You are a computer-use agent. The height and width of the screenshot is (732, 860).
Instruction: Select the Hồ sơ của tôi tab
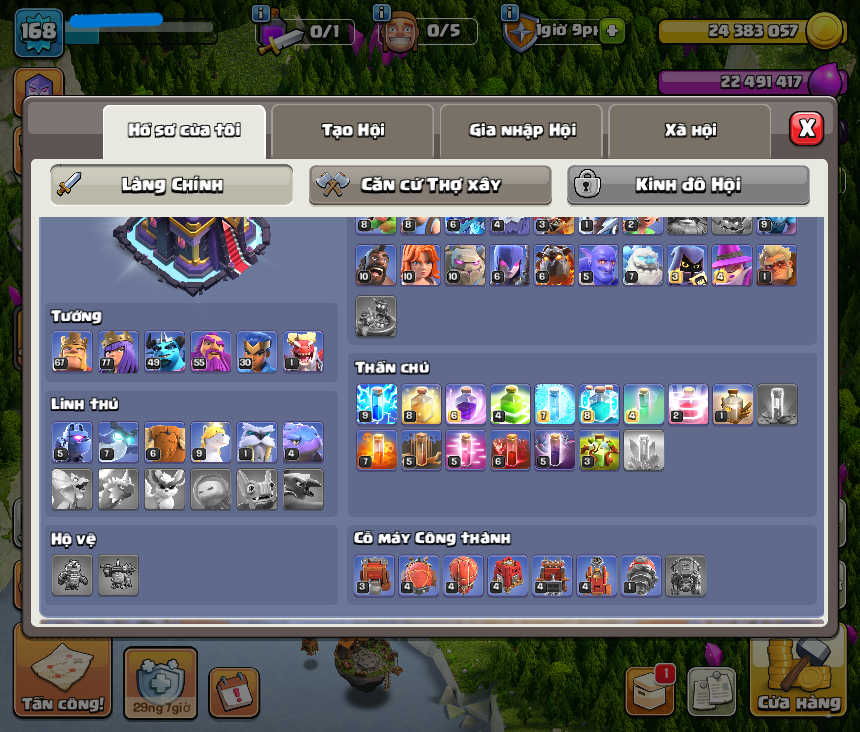pos(184,130)
